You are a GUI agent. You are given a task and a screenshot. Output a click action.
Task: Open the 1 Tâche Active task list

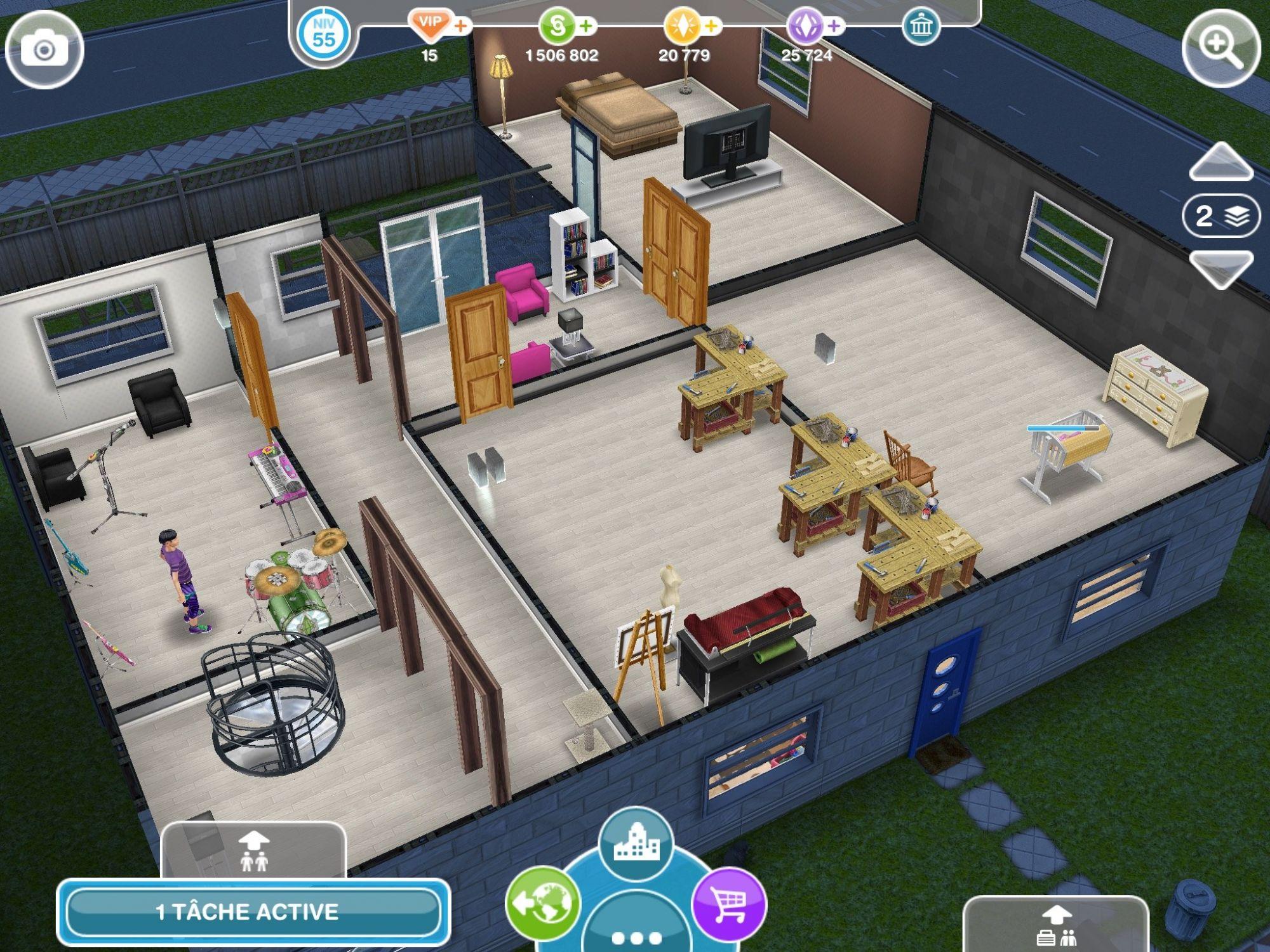[253, 911]
